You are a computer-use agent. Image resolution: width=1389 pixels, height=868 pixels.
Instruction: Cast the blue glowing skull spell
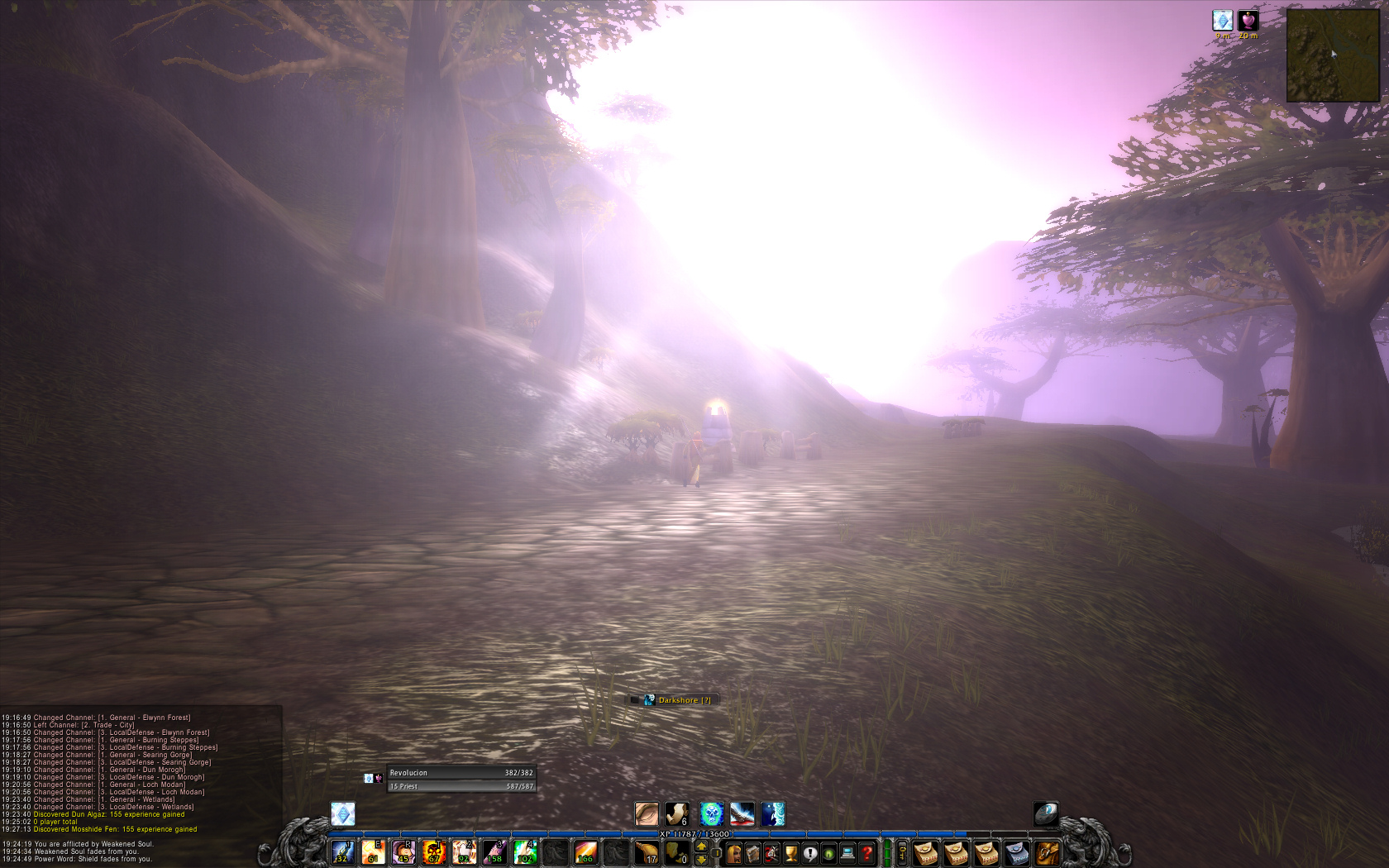point(711,814)
